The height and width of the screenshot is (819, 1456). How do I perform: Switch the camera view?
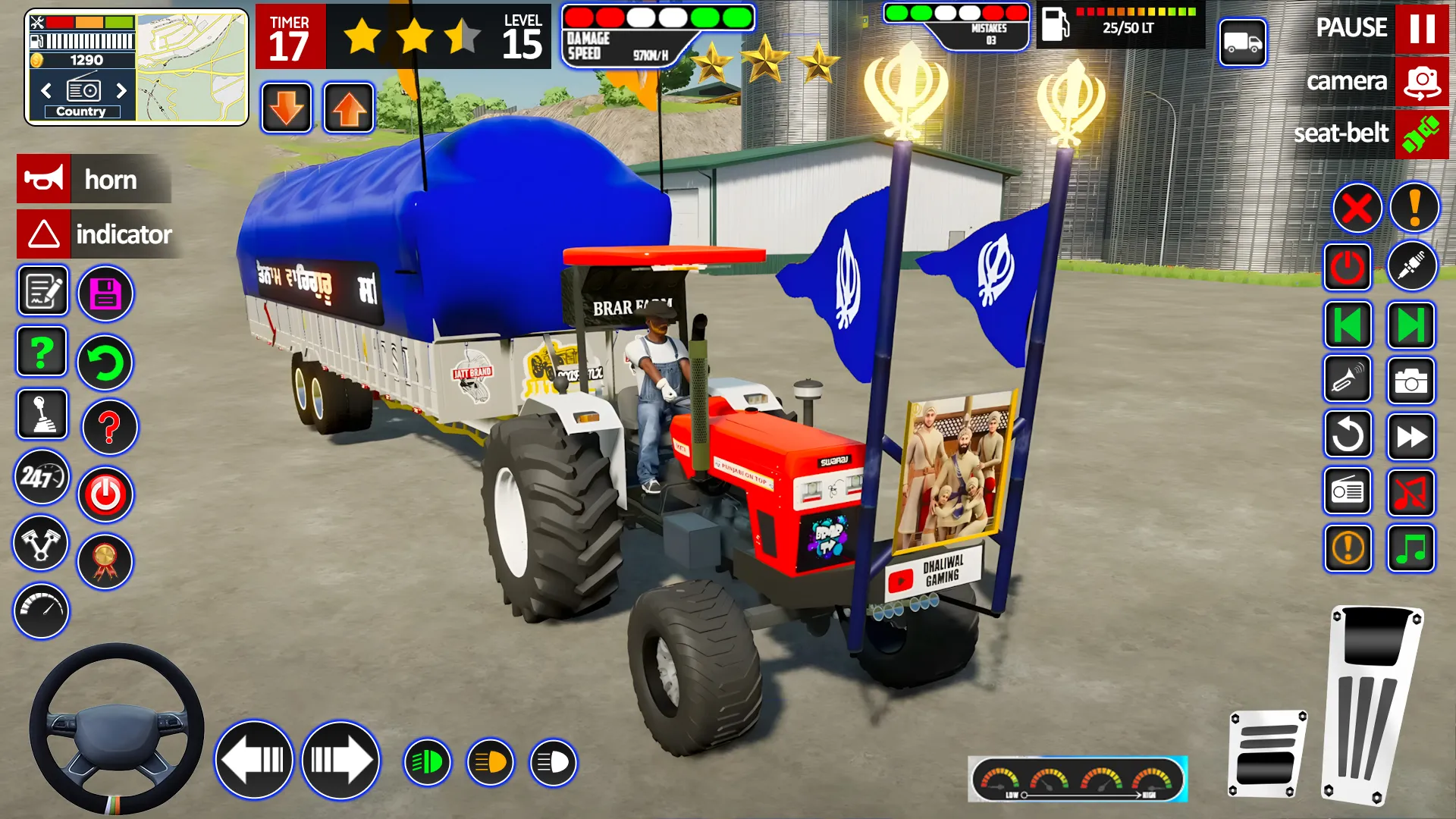(x=1421, y=82)
